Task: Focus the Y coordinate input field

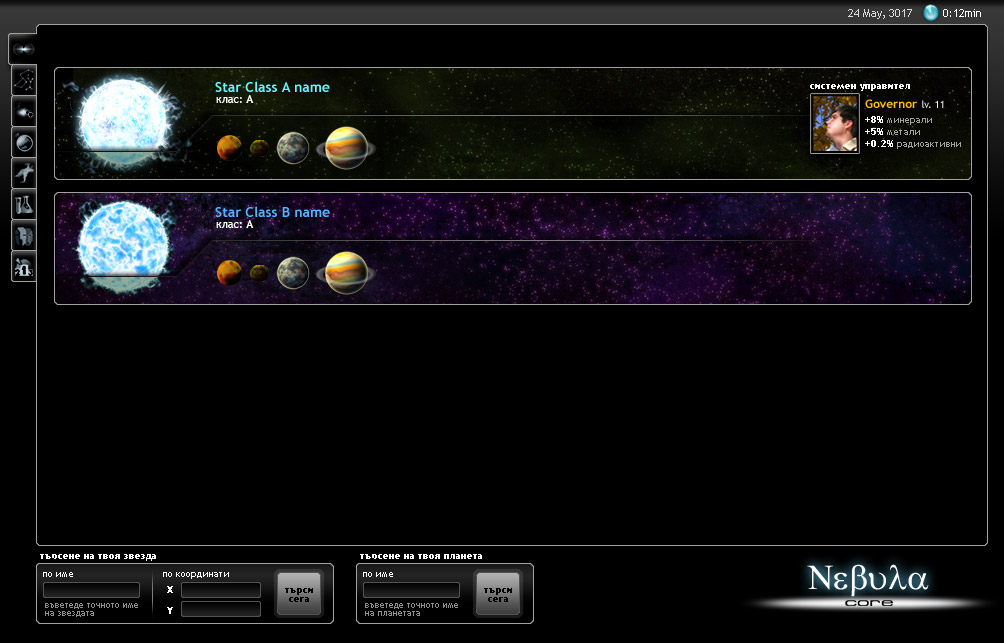Action: tap(220, 609)
